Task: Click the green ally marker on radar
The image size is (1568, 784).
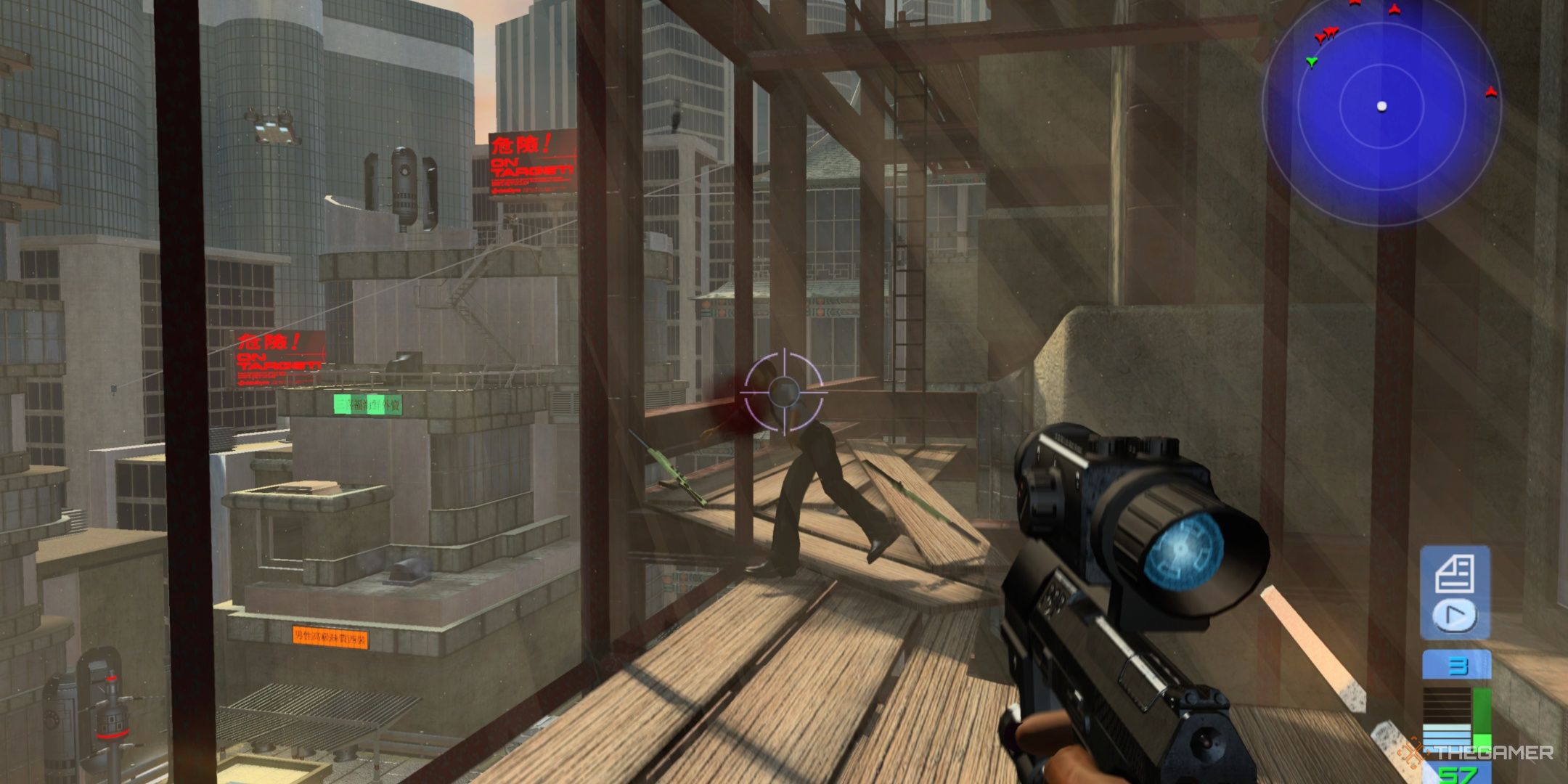Action: (1311, 62)
